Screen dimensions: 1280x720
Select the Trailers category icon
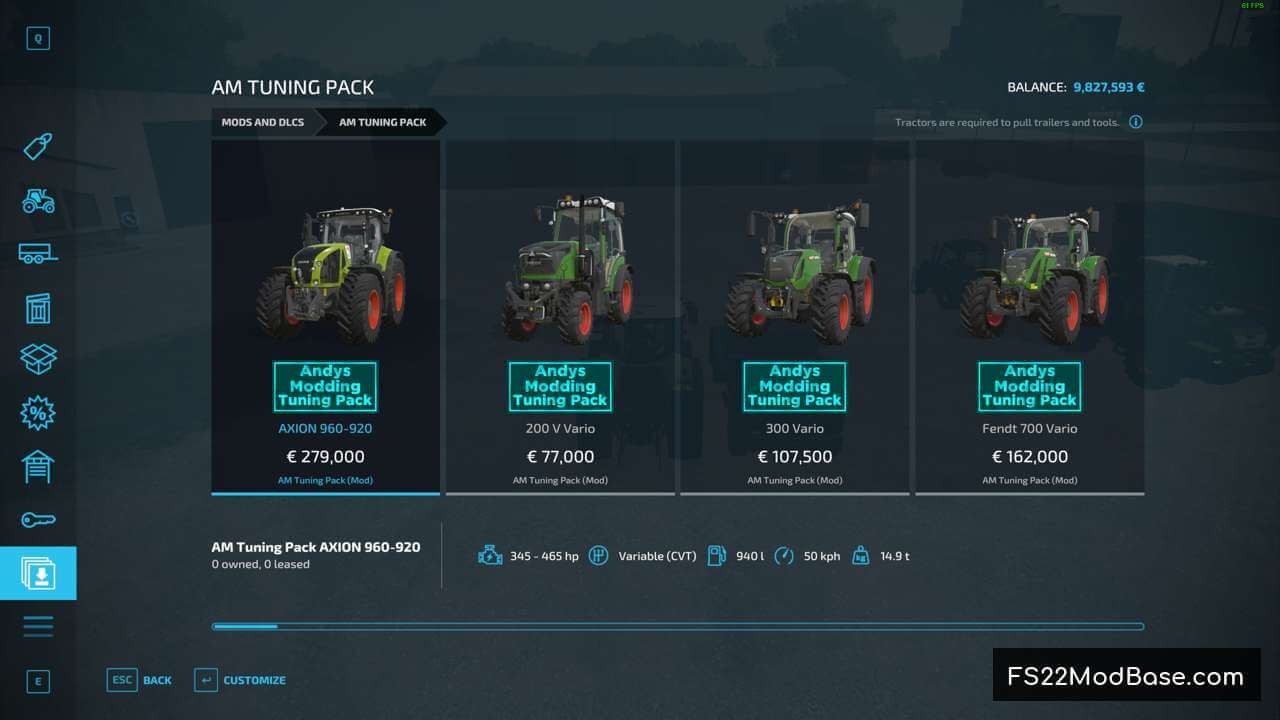click(38, 254)
